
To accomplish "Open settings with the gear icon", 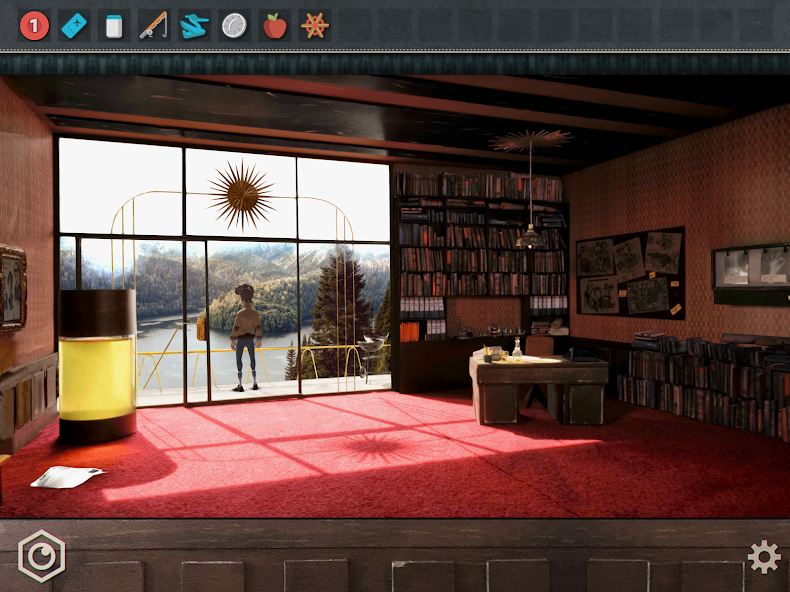I will point(764,557).
